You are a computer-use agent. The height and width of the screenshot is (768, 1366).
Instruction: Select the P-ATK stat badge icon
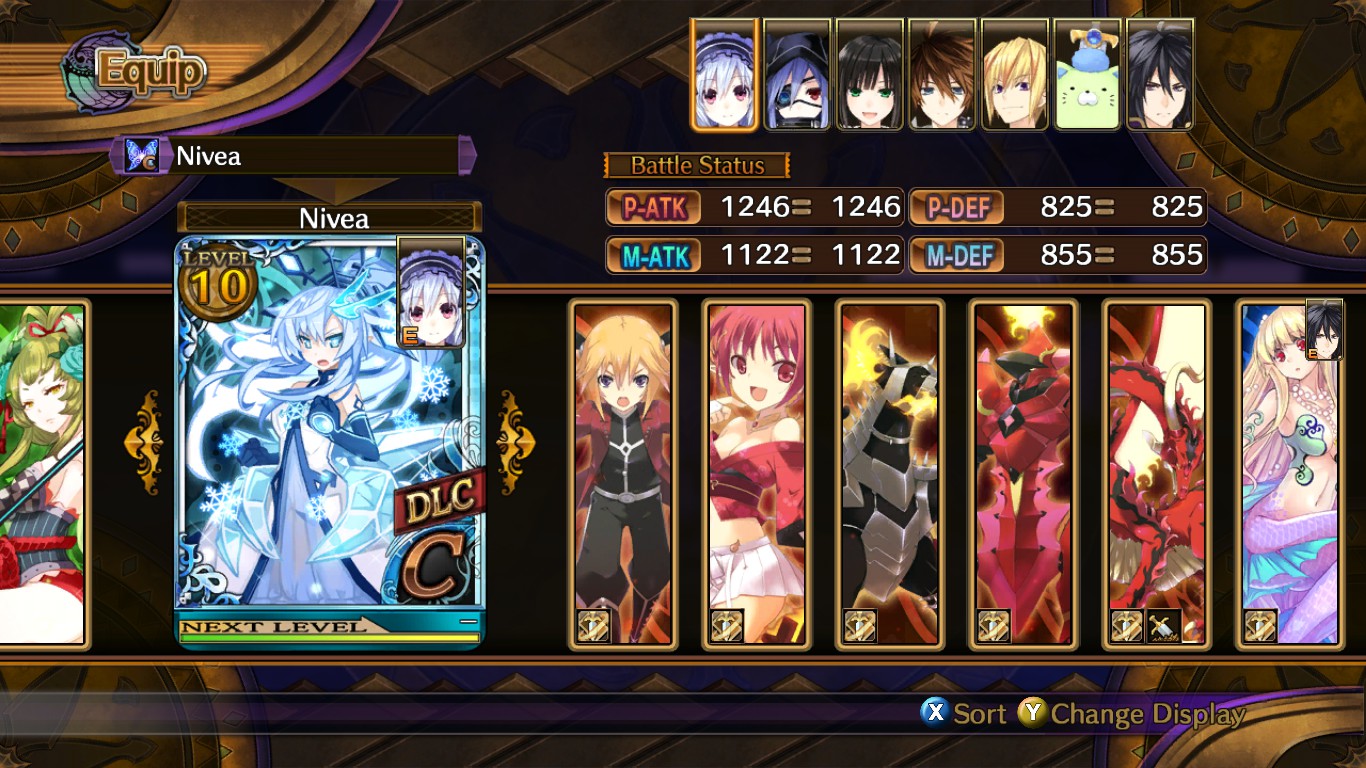coord(653,207)
